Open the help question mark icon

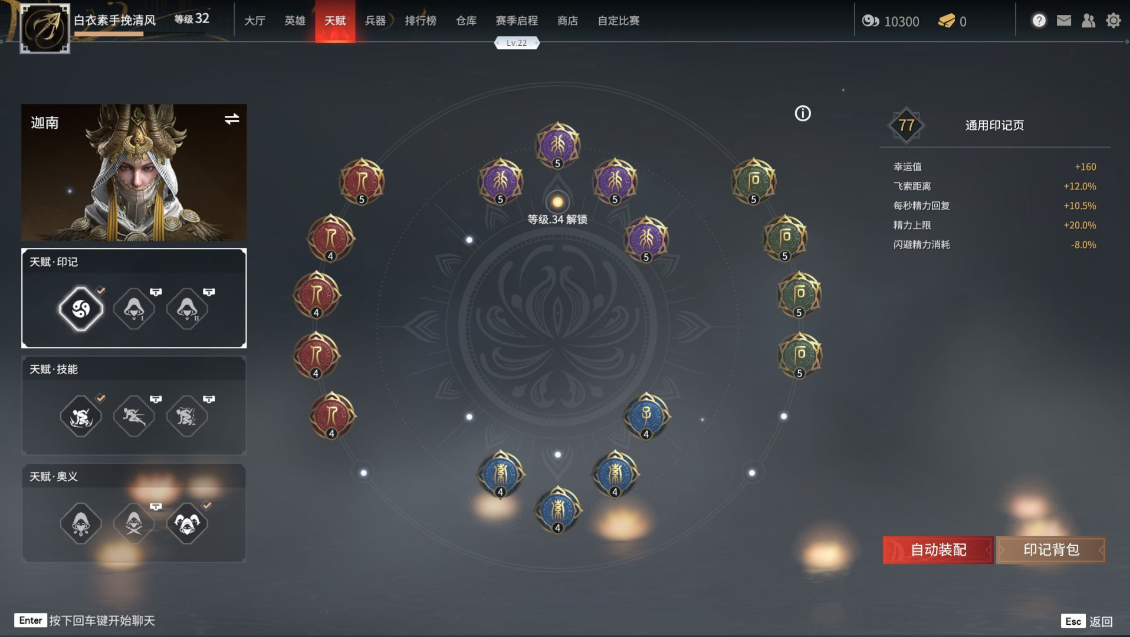pos(1039,20)
